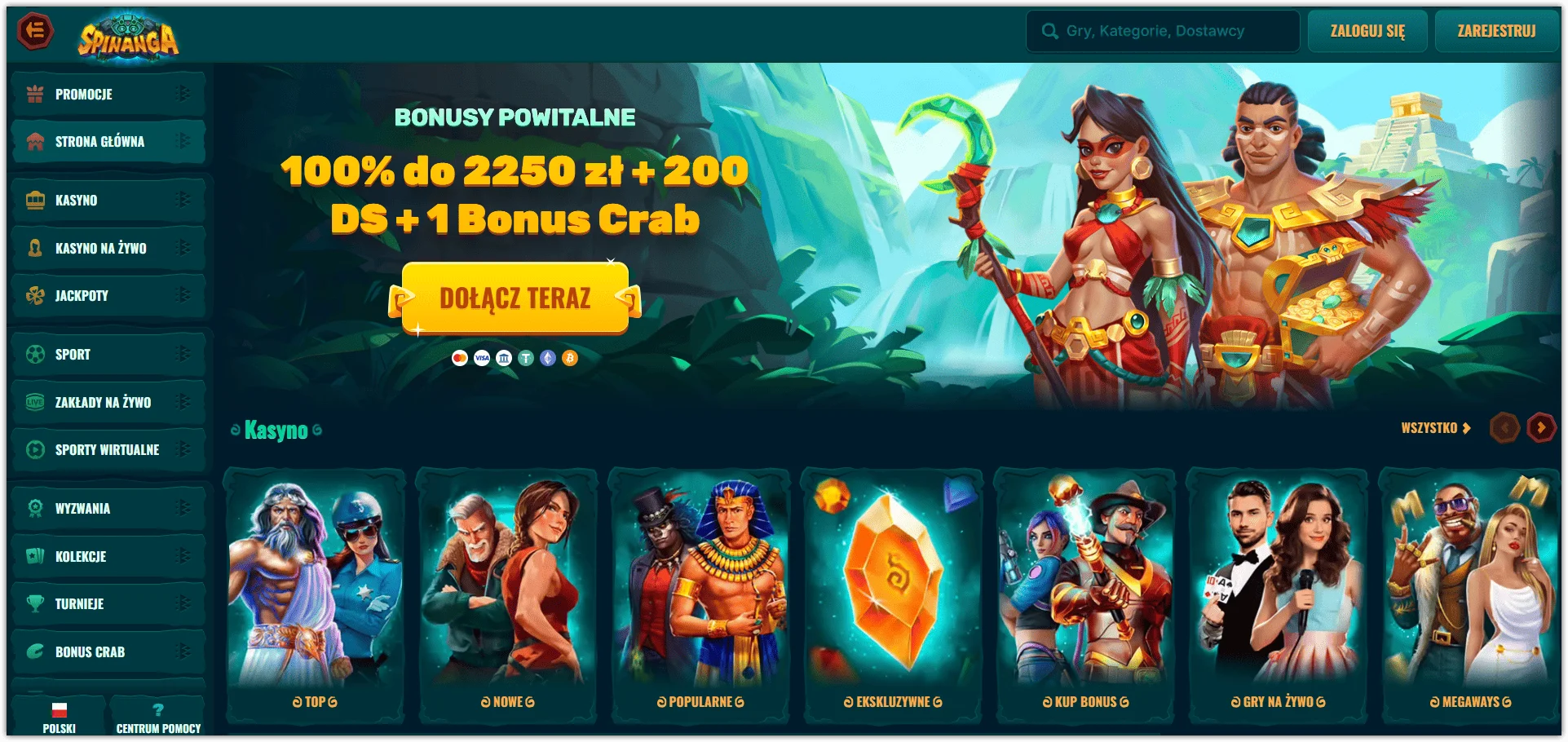Image resolution: width=1568 pixels, height=742 pixels.
Task: Open search by clicking the magnifier icon
Action: [x=1049, y=30]
